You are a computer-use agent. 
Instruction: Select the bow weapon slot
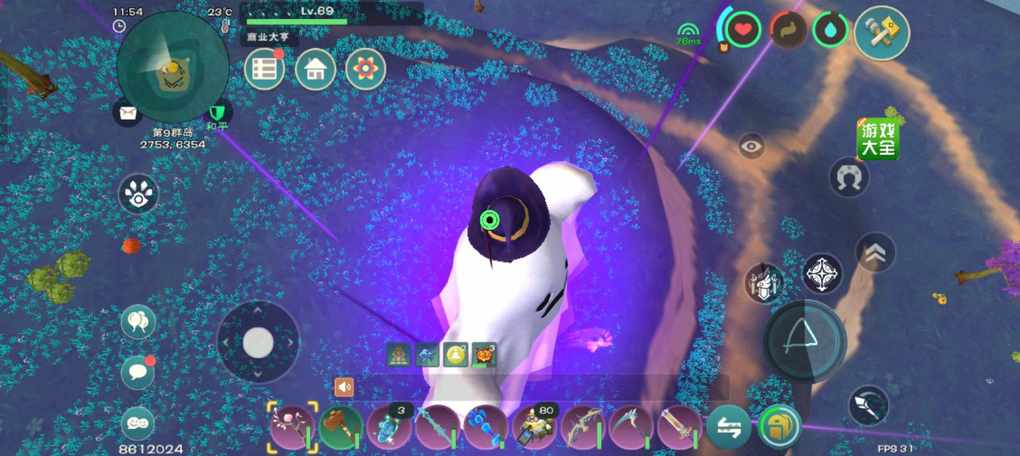tap(583, 427)
